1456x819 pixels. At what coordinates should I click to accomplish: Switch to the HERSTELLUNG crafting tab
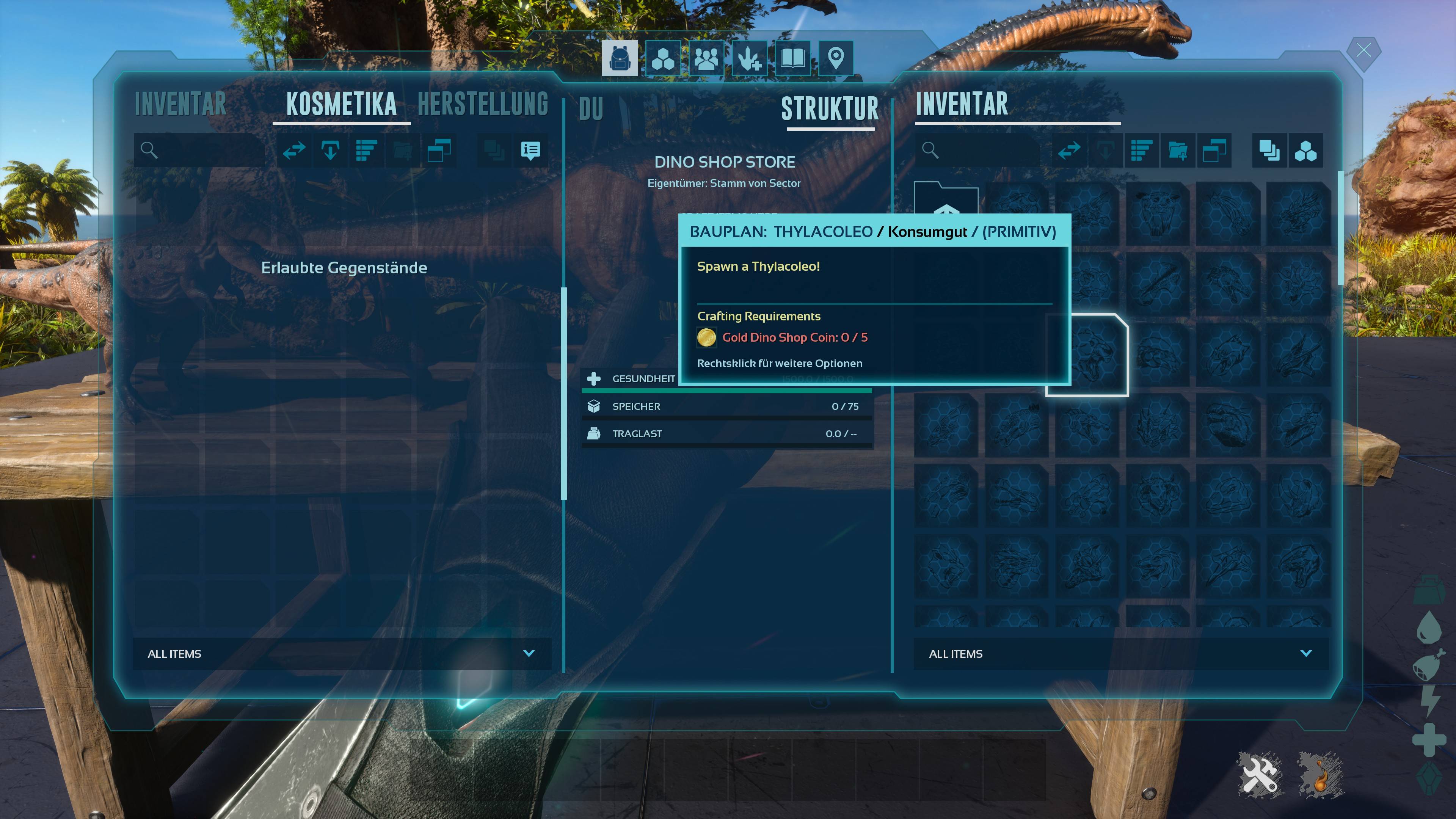483,105
